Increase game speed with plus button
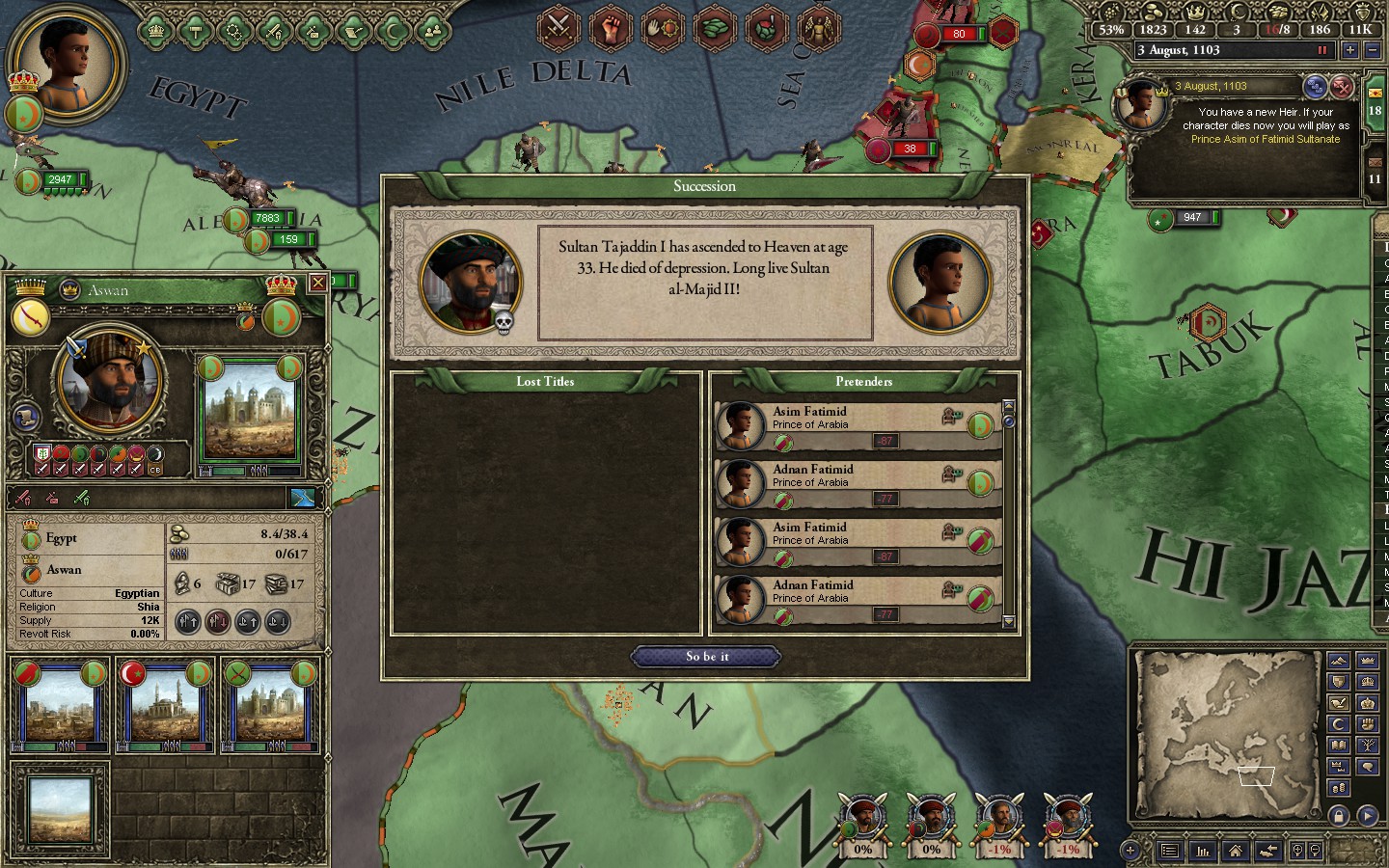Viewport: 1389px width, 868px height. pyautogui.click(x=1349, y=50)
